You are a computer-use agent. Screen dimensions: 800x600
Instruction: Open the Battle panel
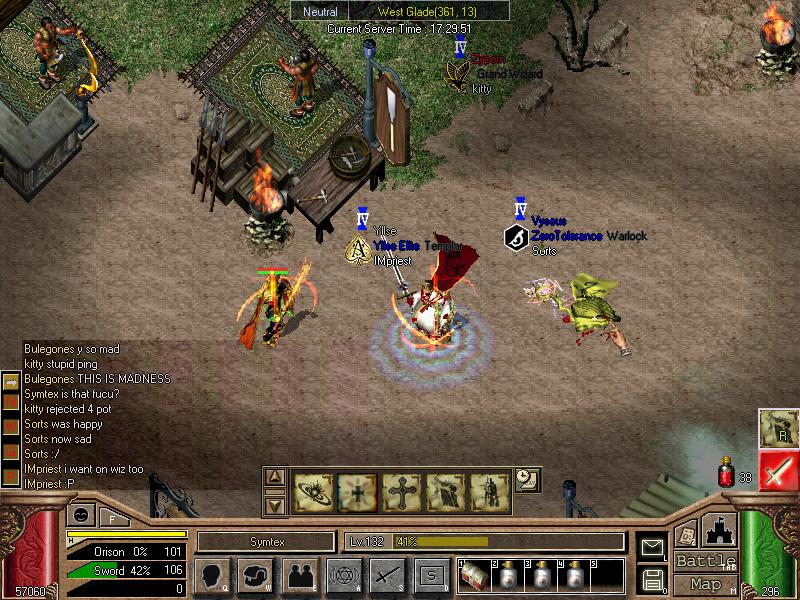pyautogui.click(x=706, y=561)
